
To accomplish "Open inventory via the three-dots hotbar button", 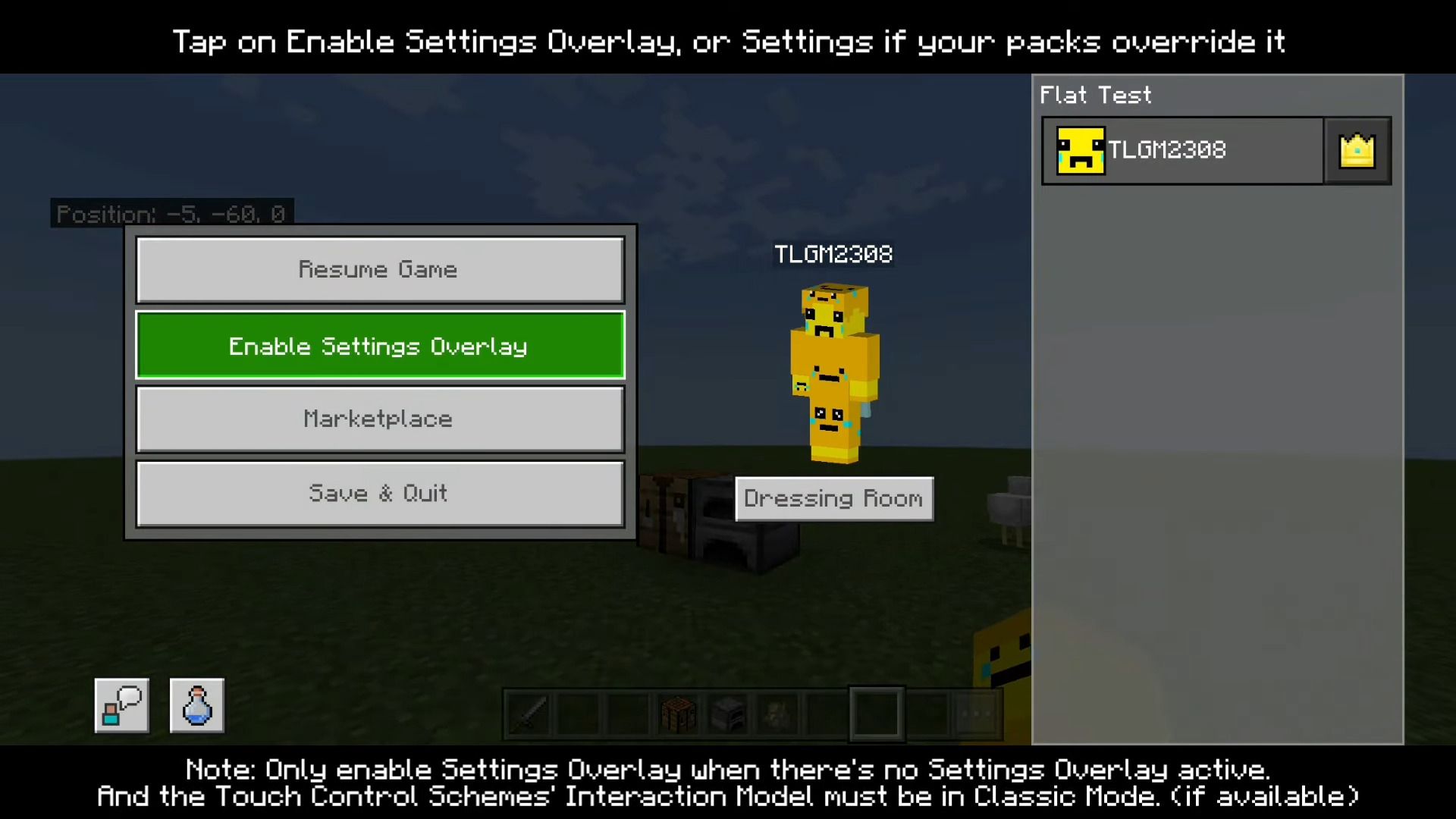I will coord(976,714).
